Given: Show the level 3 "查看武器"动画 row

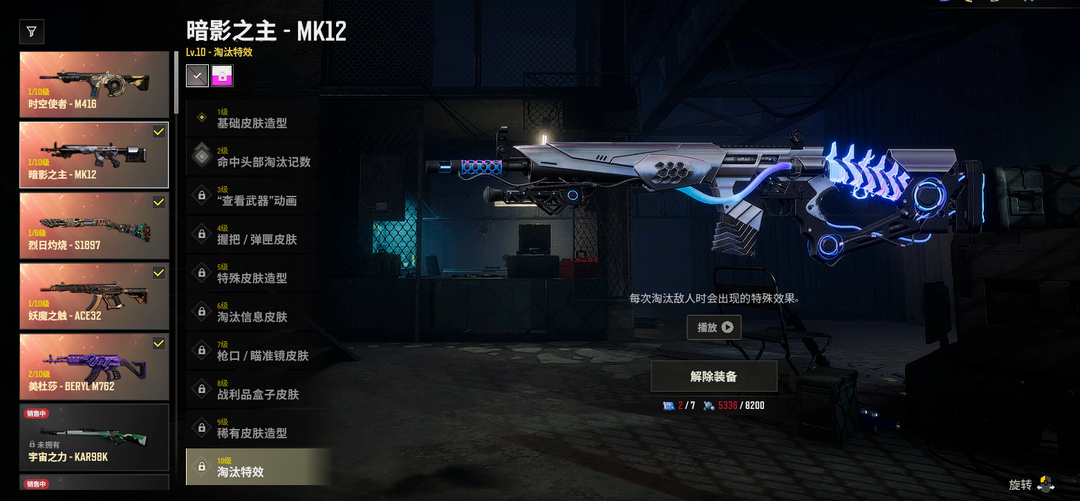Looking at the screenshot, I should click(x=258, y=197).
